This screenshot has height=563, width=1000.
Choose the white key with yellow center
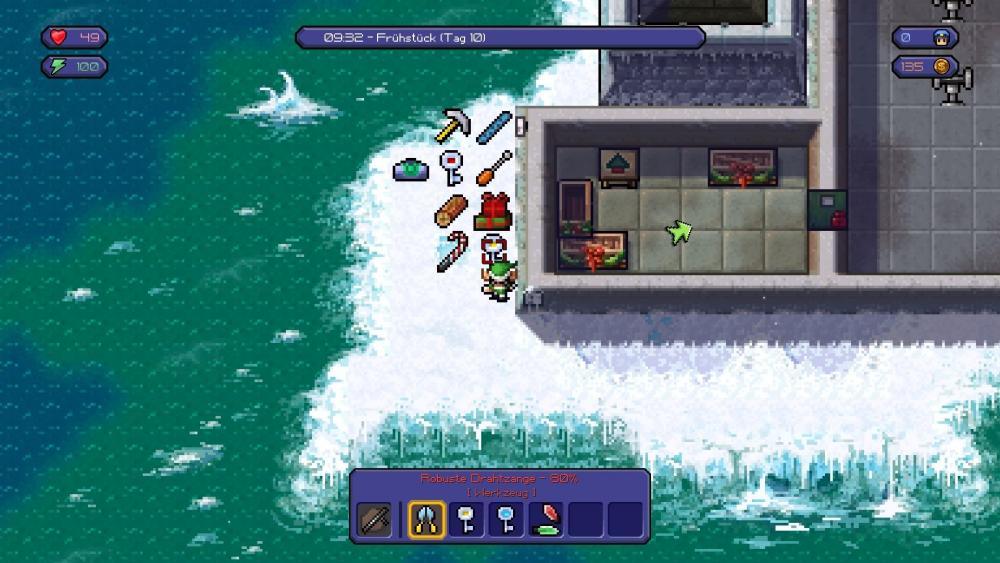tap(467, 519)
